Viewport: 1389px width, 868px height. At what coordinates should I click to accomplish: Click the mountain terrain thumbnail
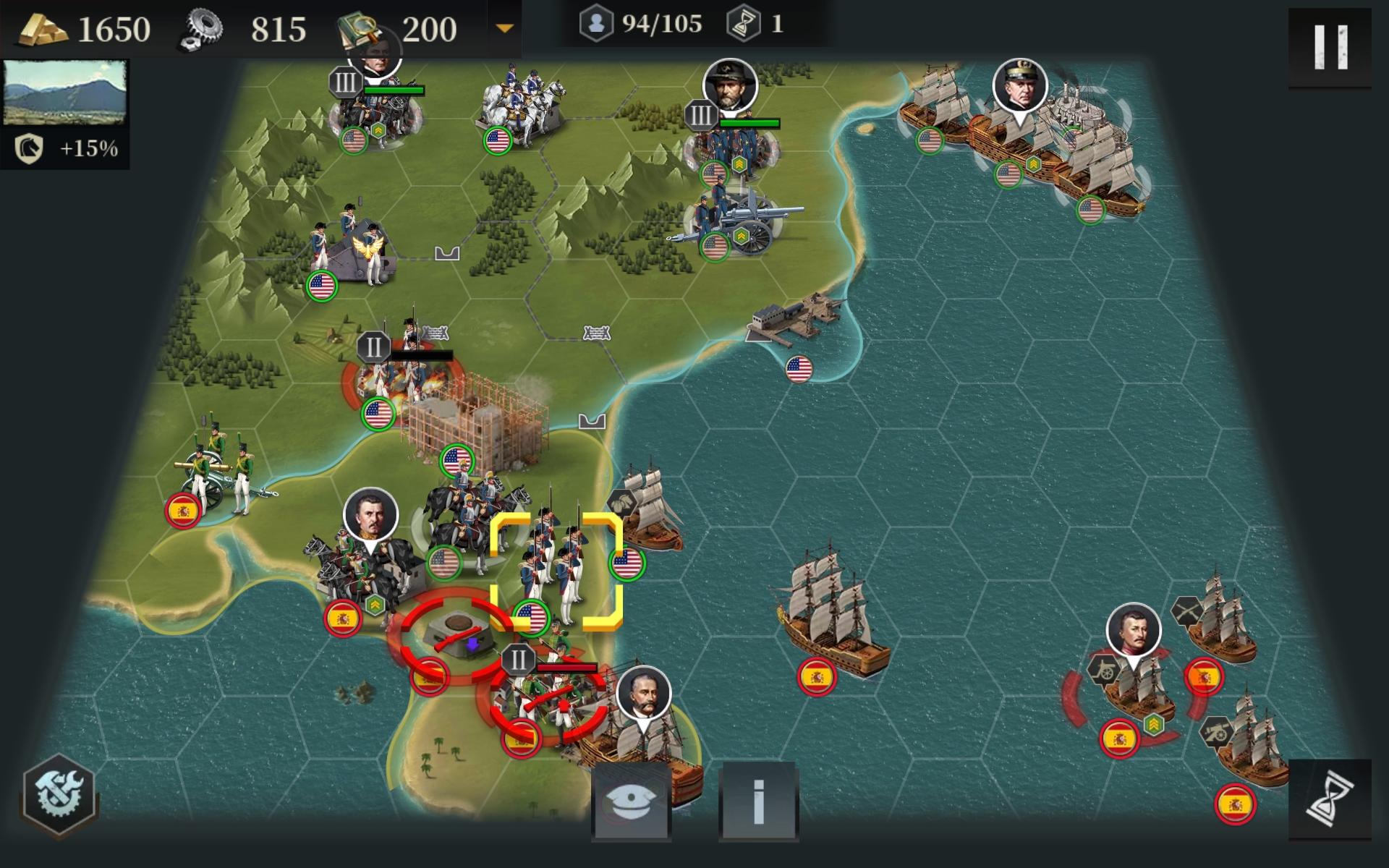tap(65, 93)
